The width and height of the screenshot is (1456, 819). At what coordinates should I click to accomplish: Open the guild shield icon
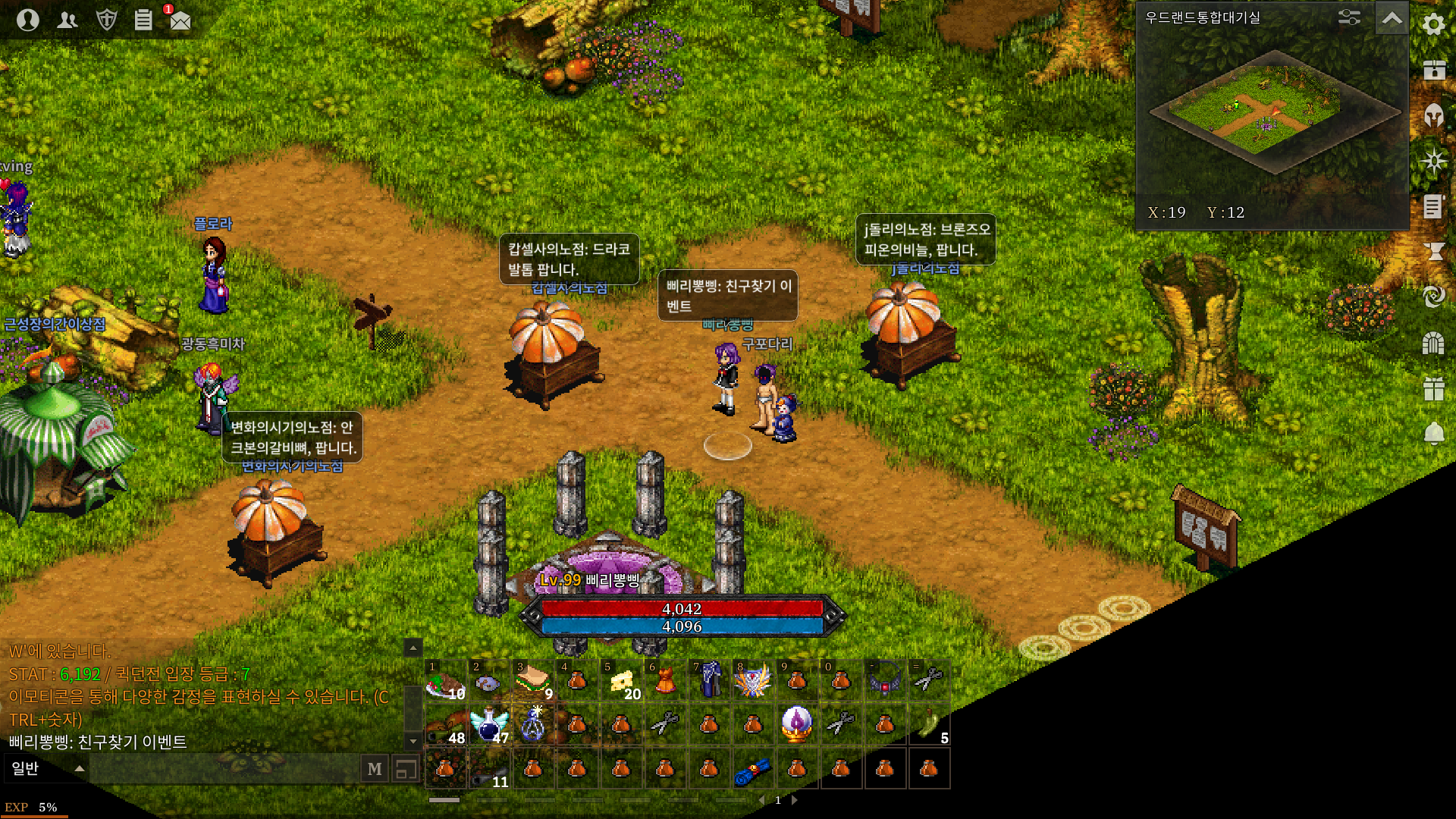pyautogui.click(x=107, y=20)
